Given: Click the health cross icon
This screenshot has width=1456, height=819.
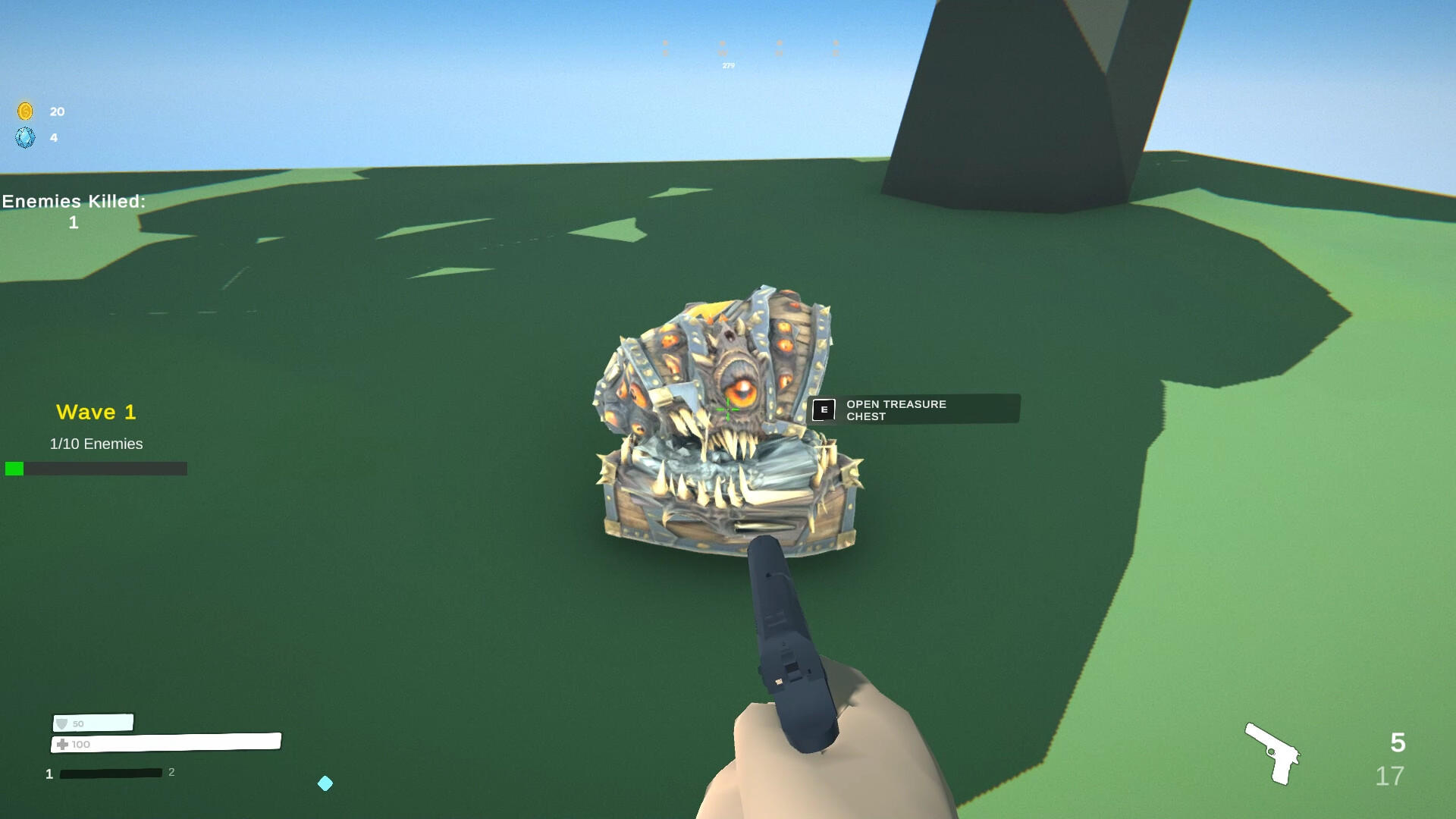Looking at the screenshot, I should [62, 744].
